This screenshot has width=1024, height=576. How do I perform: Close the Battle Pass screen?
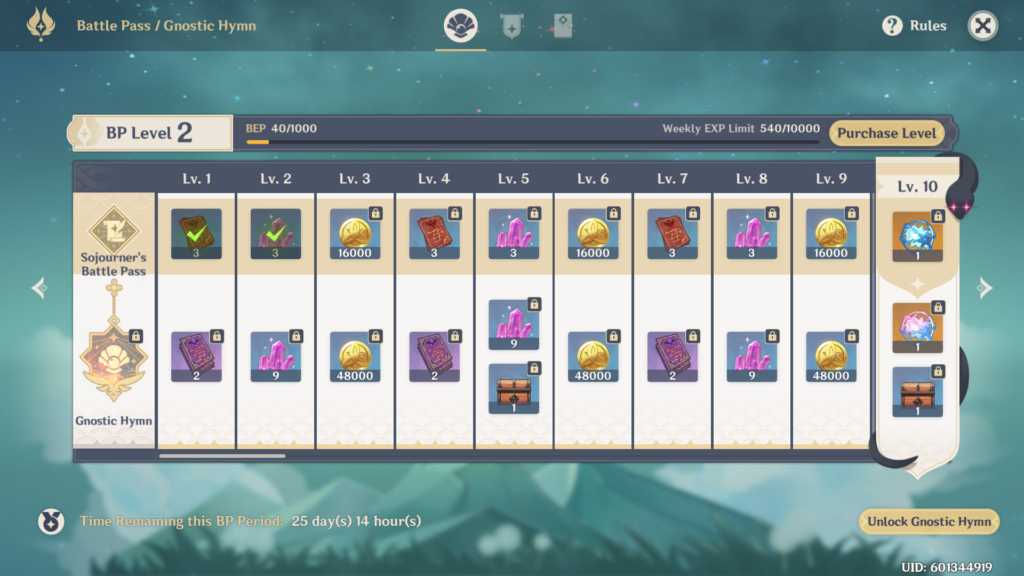click(984, 26)
